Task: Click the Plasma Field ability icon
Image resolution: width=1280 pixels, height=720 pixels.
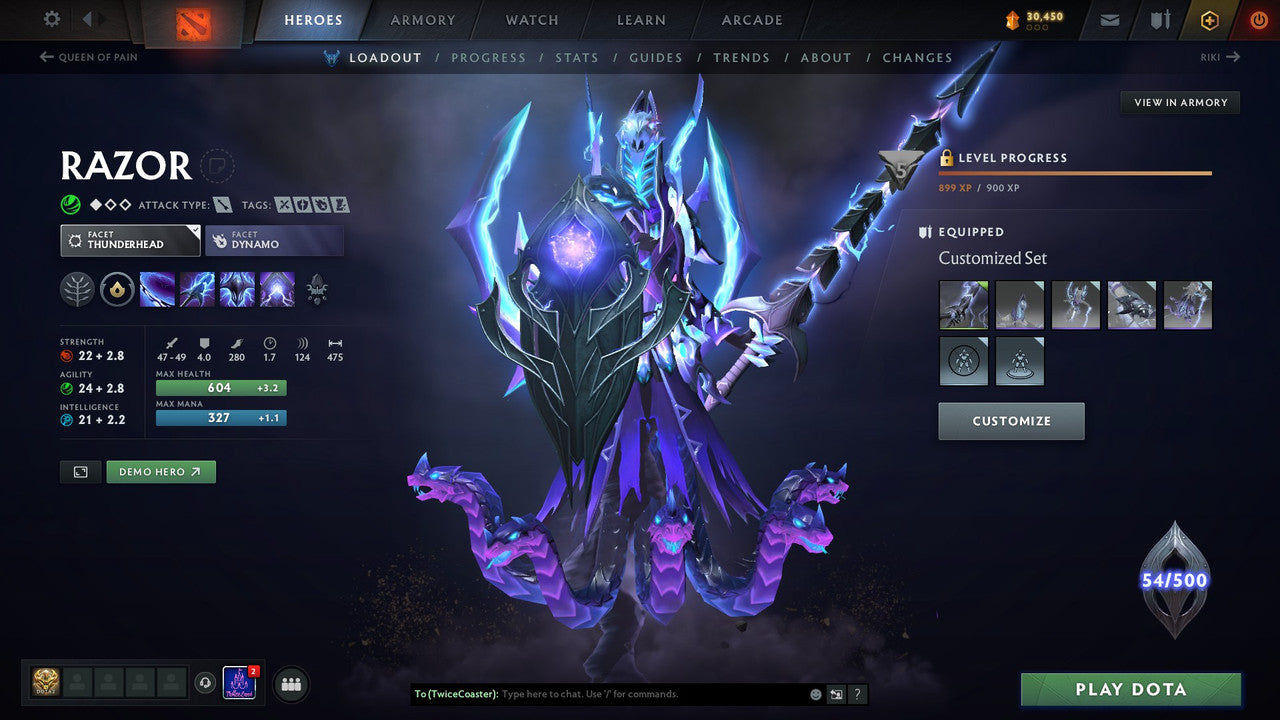Action: (x=157, y=290)
